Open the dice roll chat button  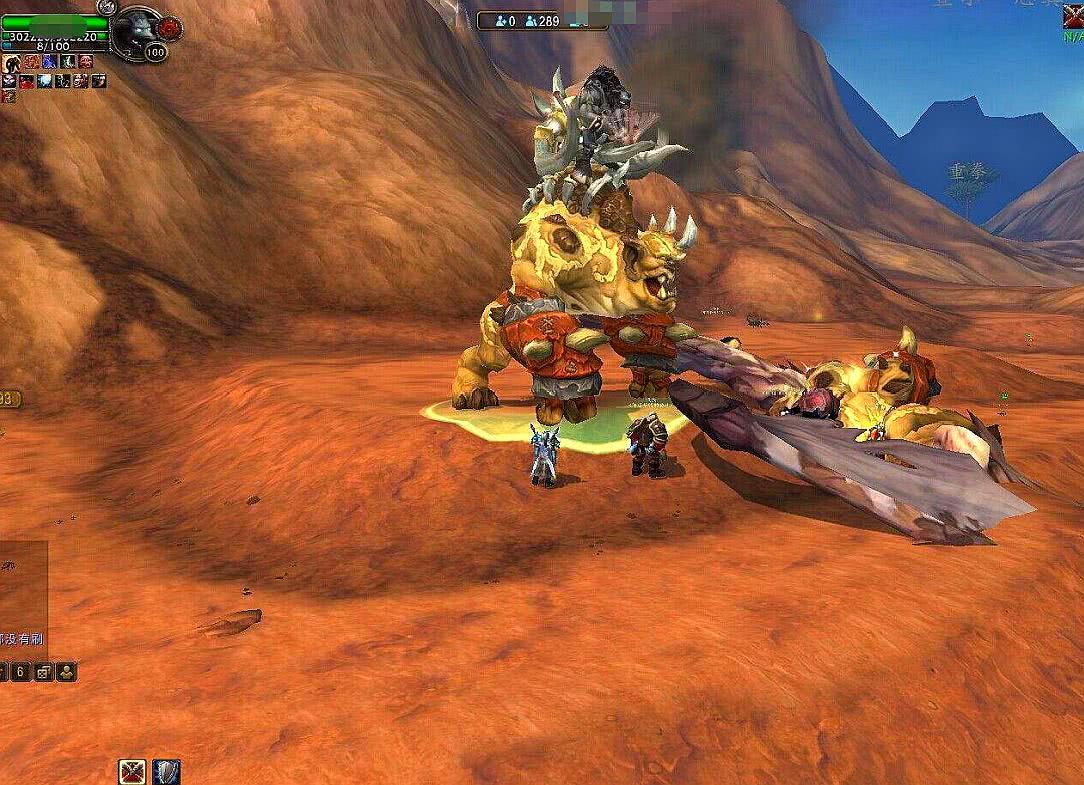[44, 672]
